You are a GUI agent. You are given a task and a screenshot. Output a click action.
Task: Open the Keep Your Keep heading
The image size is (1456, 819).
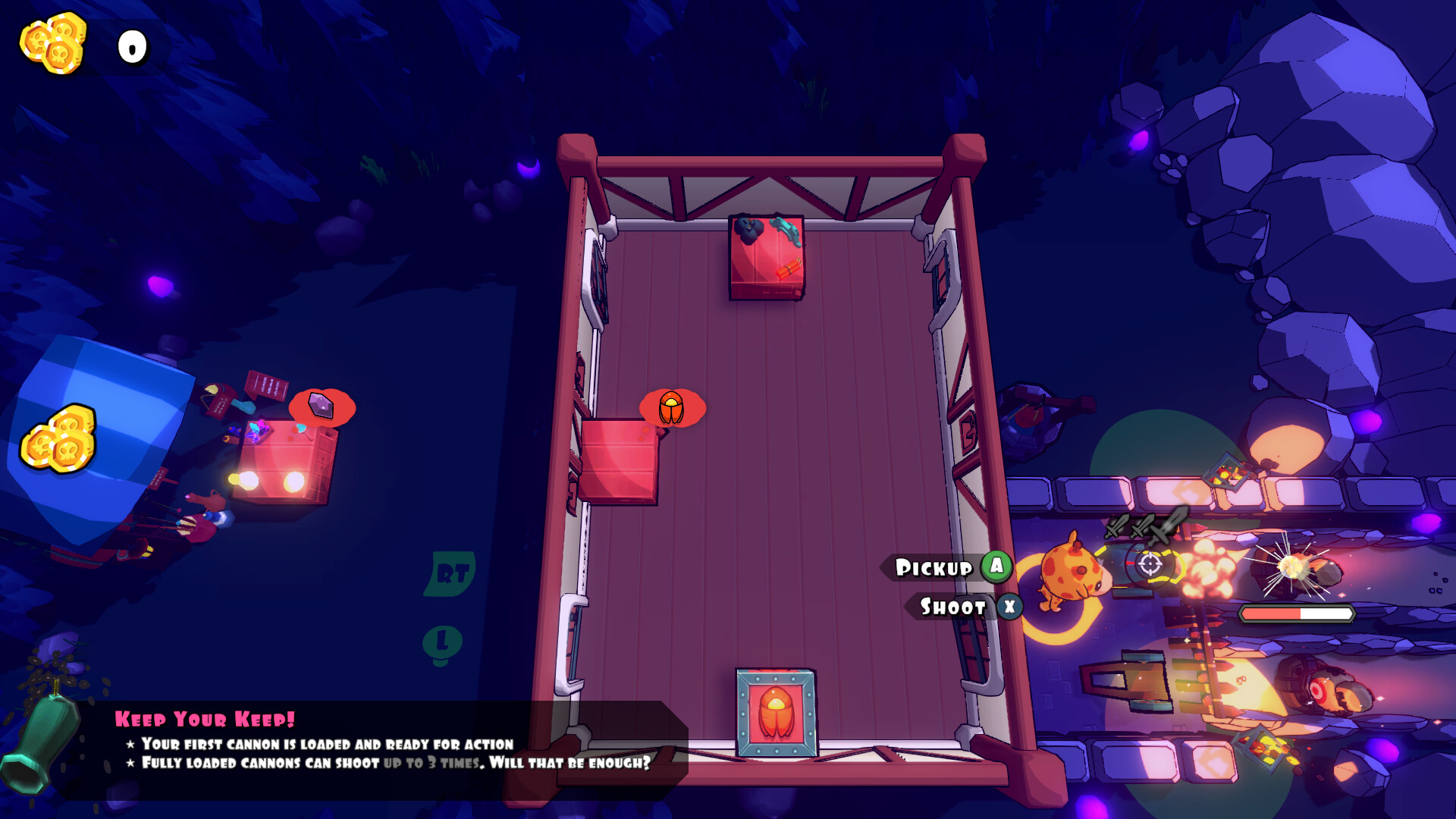pyautogui.click(x=203, y=718)
